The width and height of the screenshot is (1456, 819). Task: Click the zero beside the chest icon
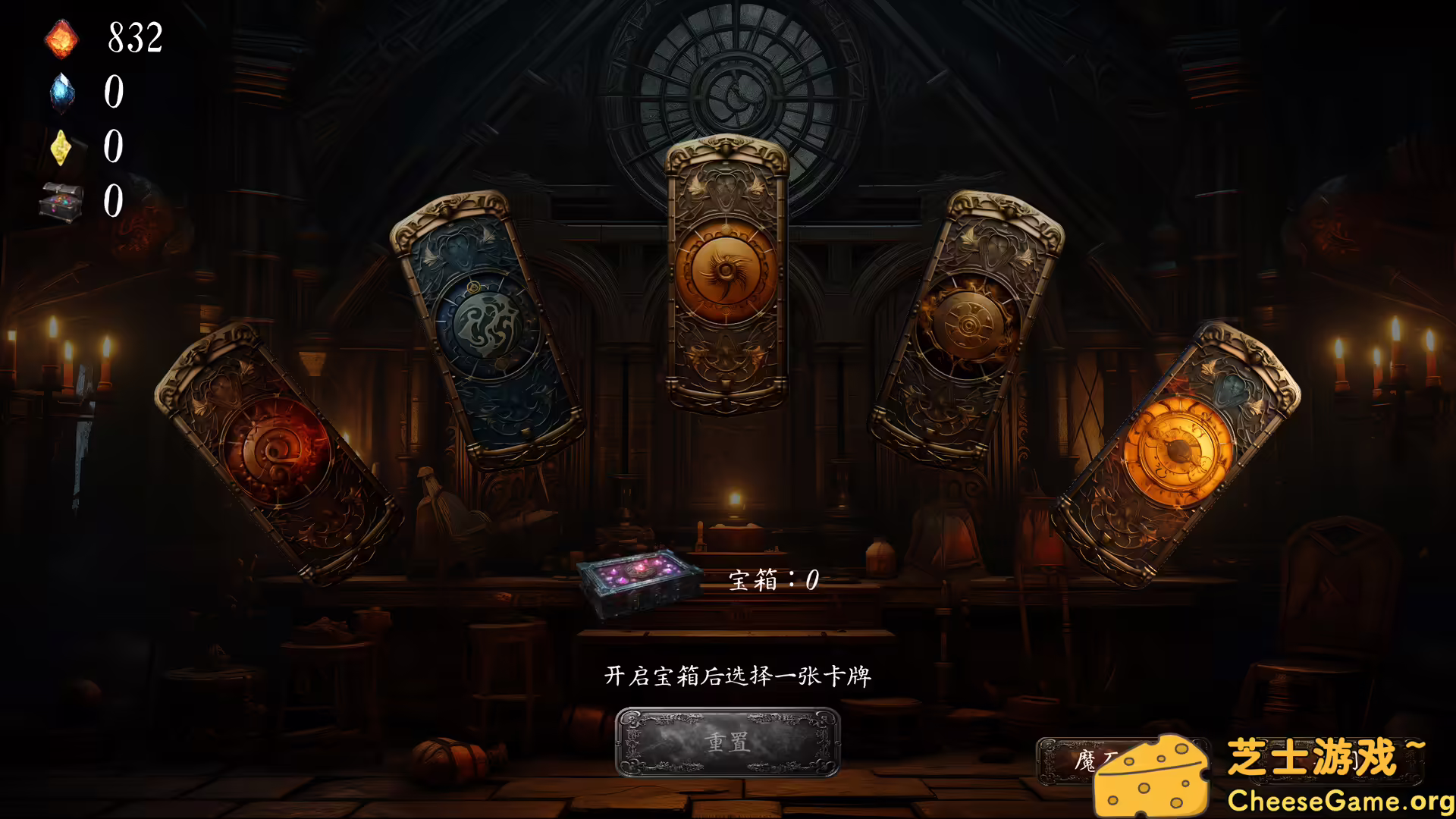(x=112, y=201)
